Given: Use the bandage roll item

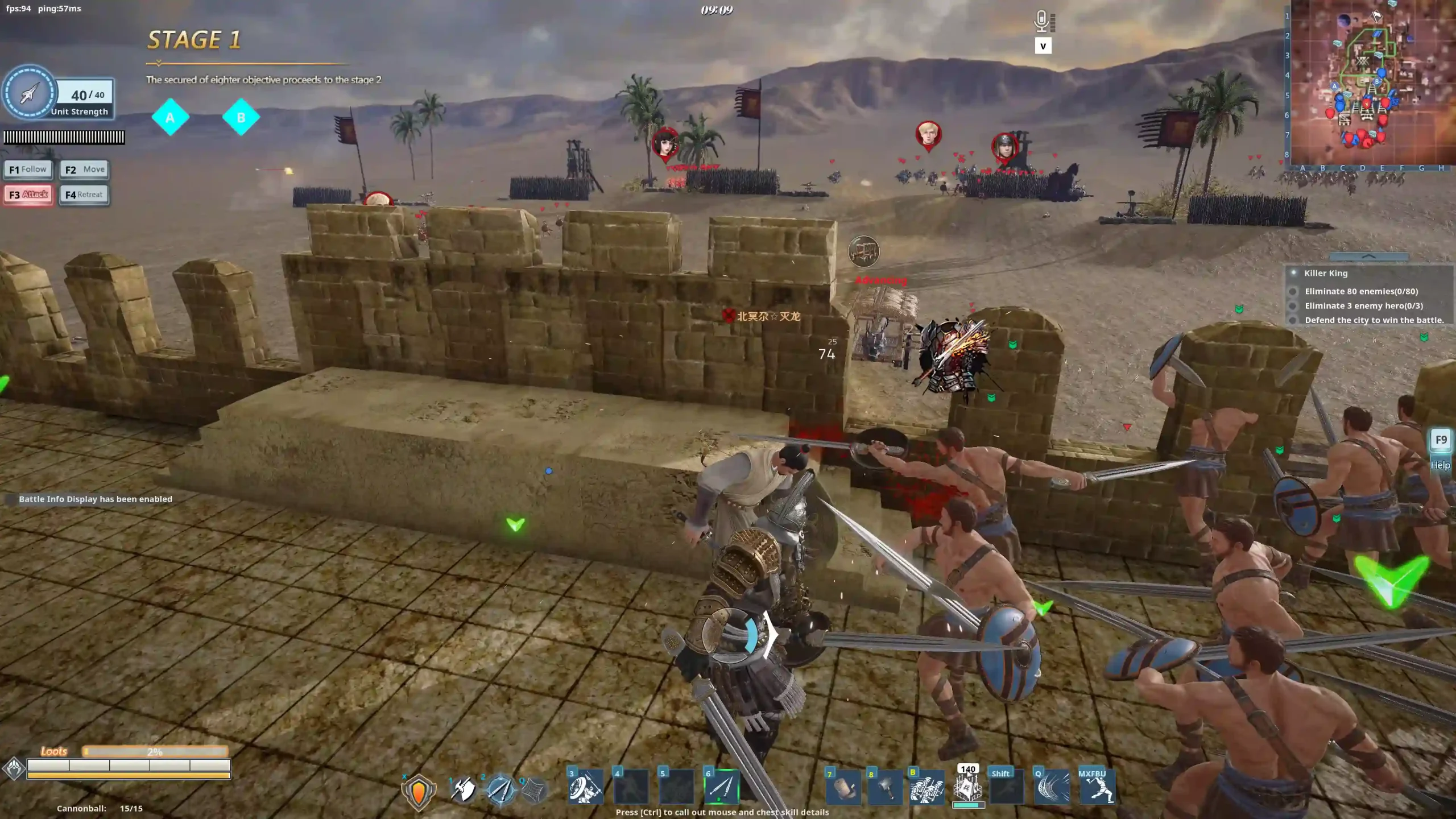Looking at the screenshot, I should click(x=843, y=789).
